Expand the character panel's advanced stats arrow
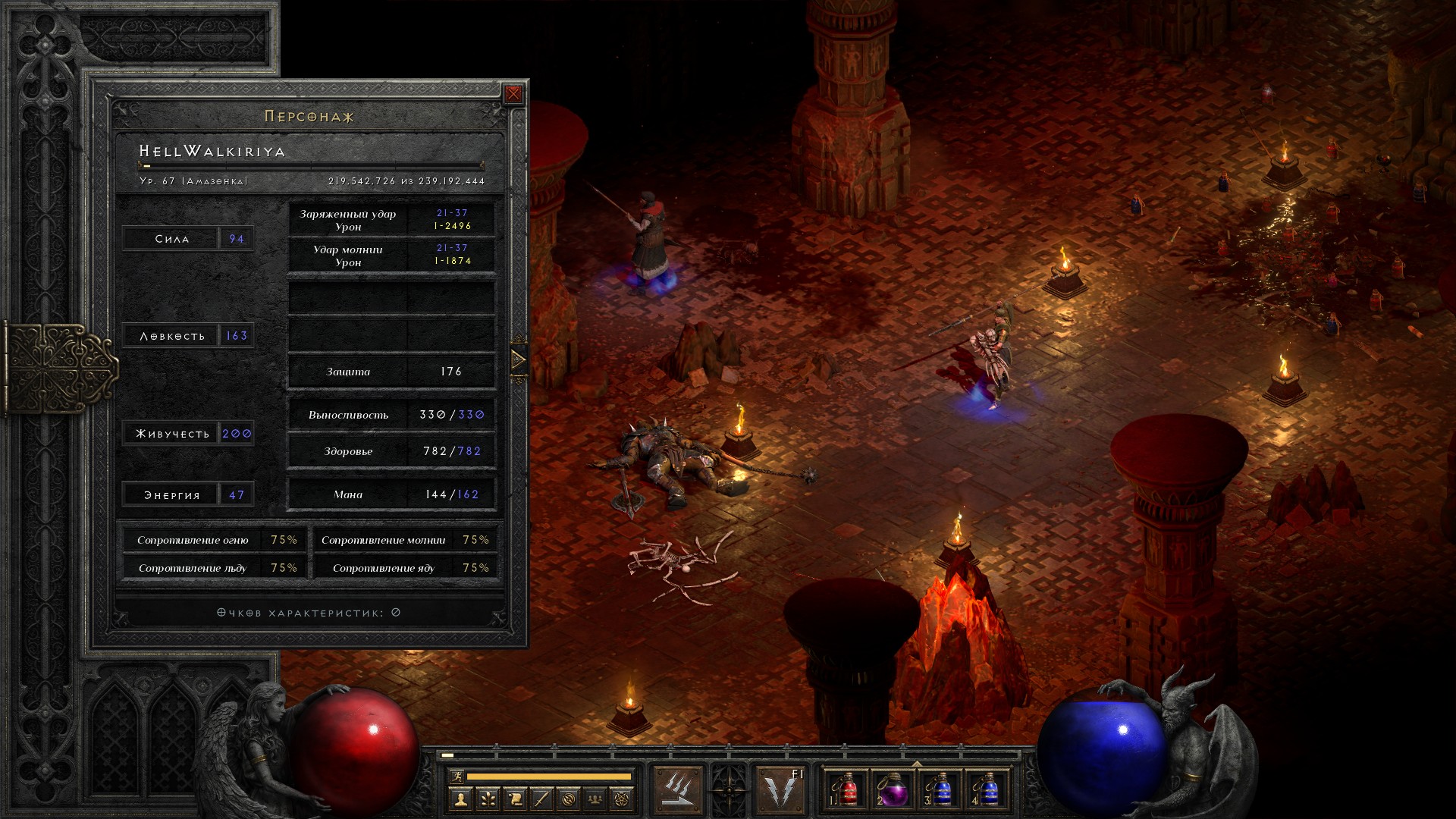This screenshot has width=1456, height=819. pos(519,359)
